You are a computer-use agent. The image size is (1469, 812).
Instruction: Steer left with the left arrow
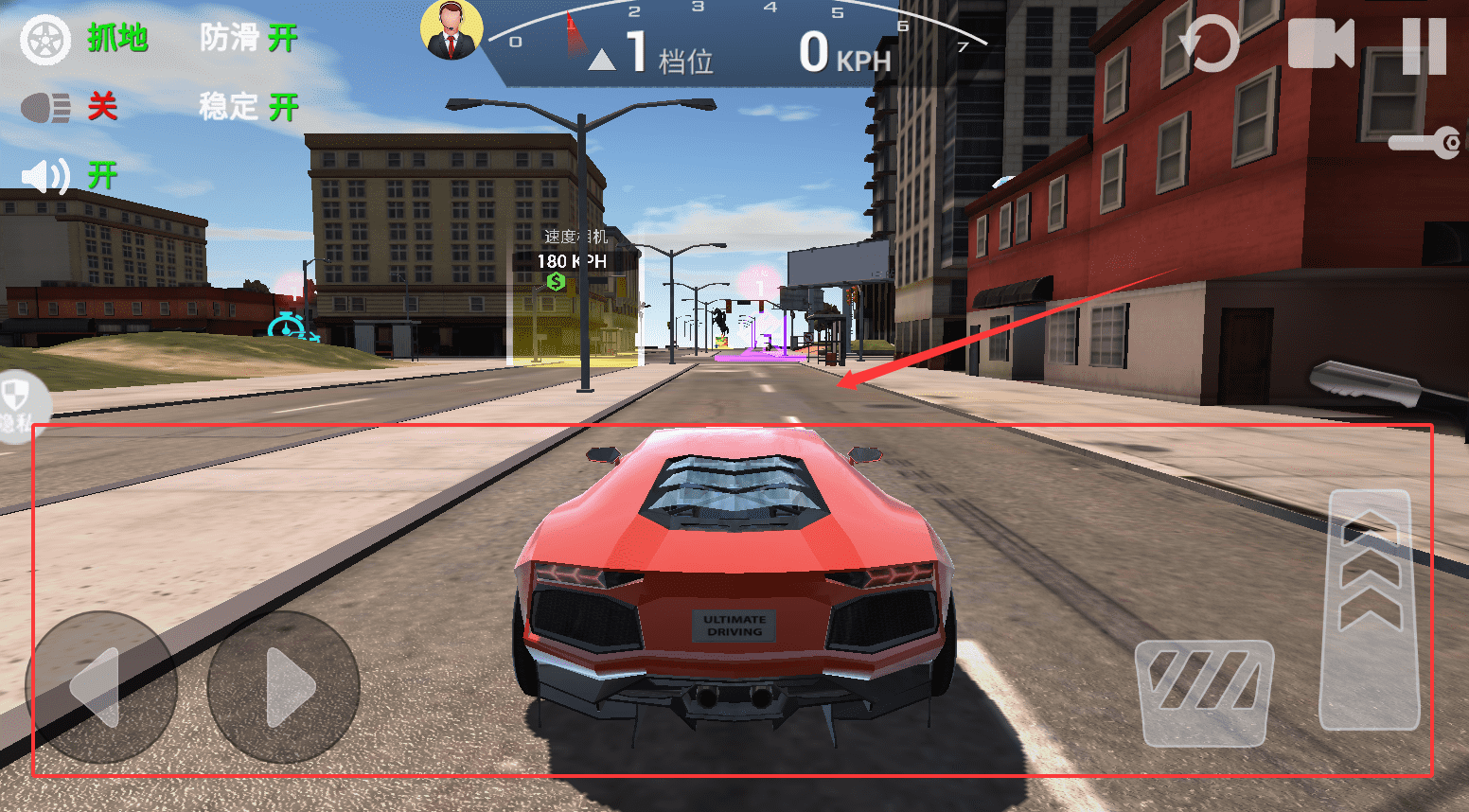[x=99, y=686]
